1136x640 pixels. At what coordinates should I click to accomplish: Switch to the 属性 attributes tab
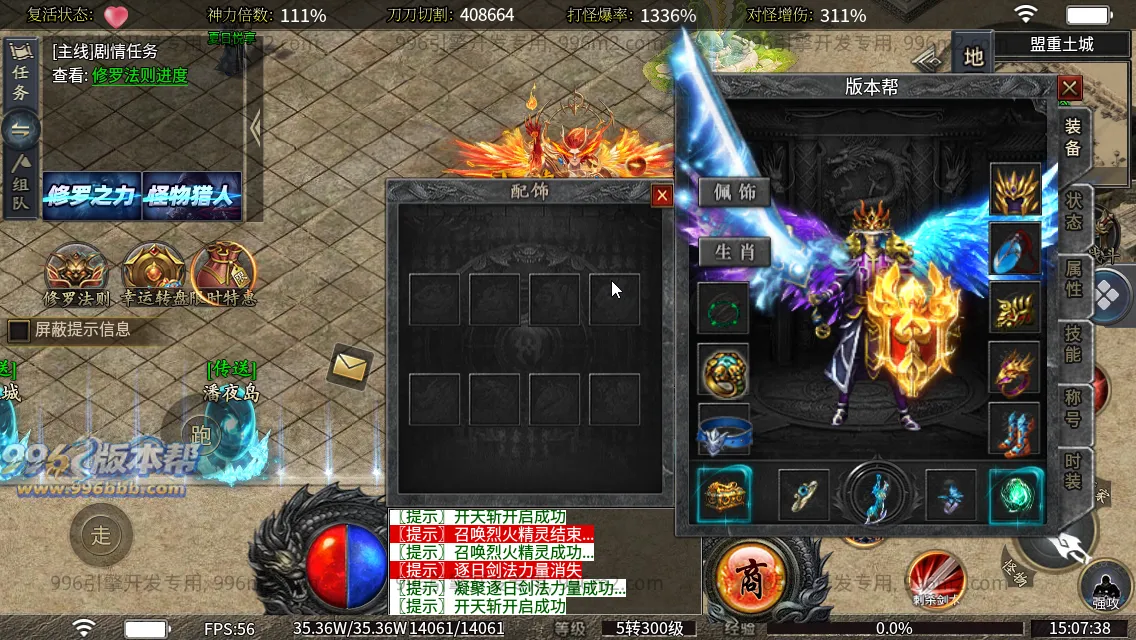[1073, 277]
